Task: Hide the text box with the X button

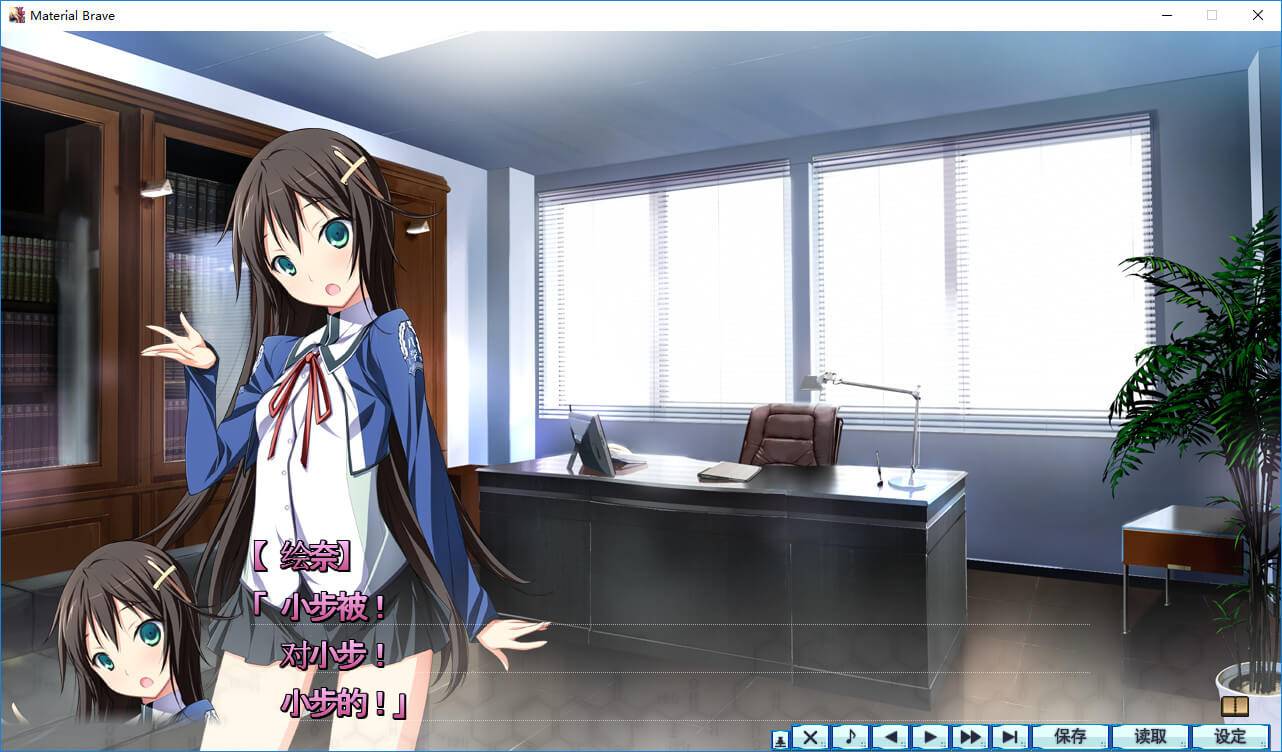Action: (x=810, y=737)
